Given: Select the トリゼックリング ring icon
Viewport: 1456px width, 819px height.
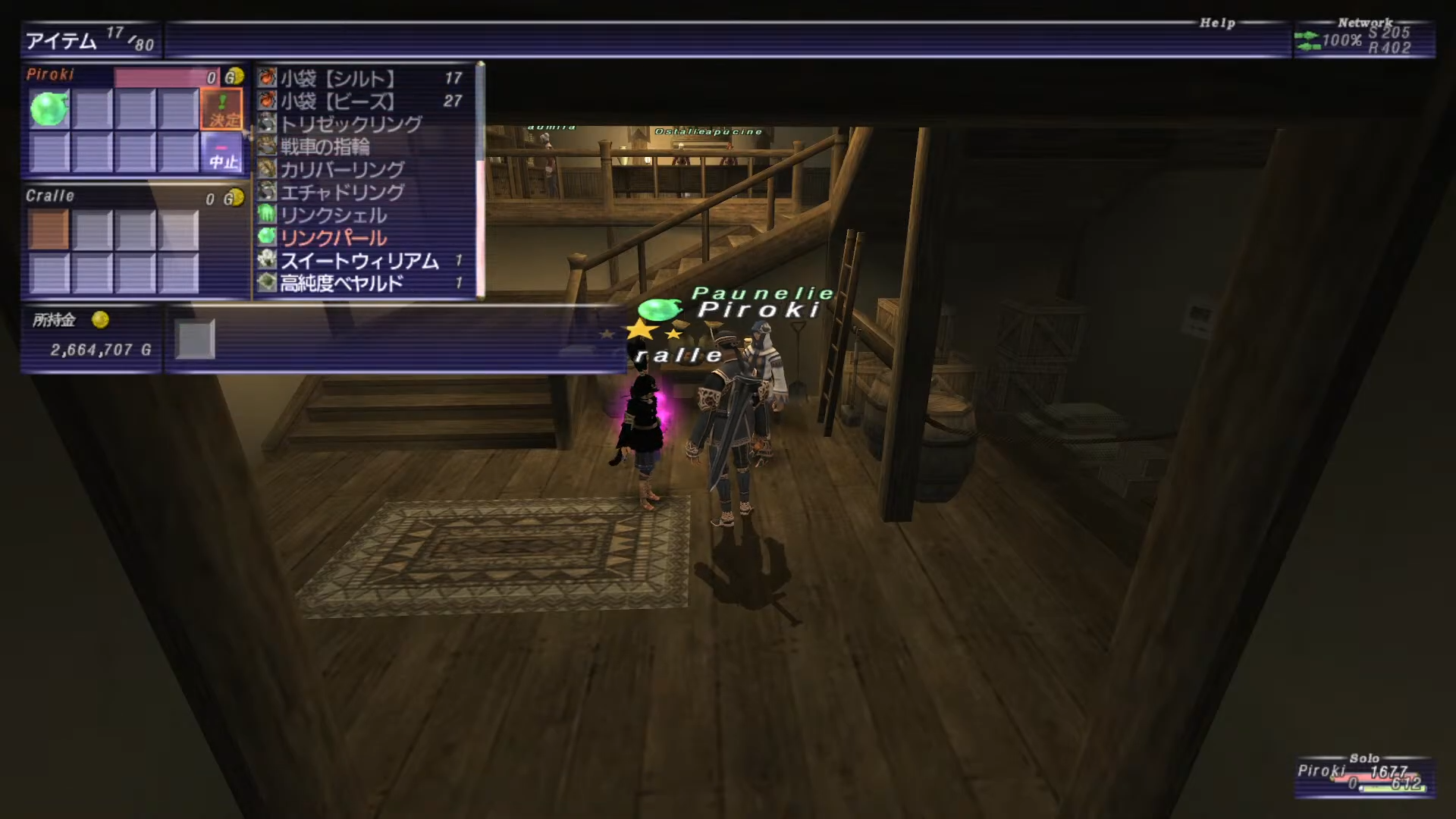Looking at the screenshot, I should click(x=265, y=124).
